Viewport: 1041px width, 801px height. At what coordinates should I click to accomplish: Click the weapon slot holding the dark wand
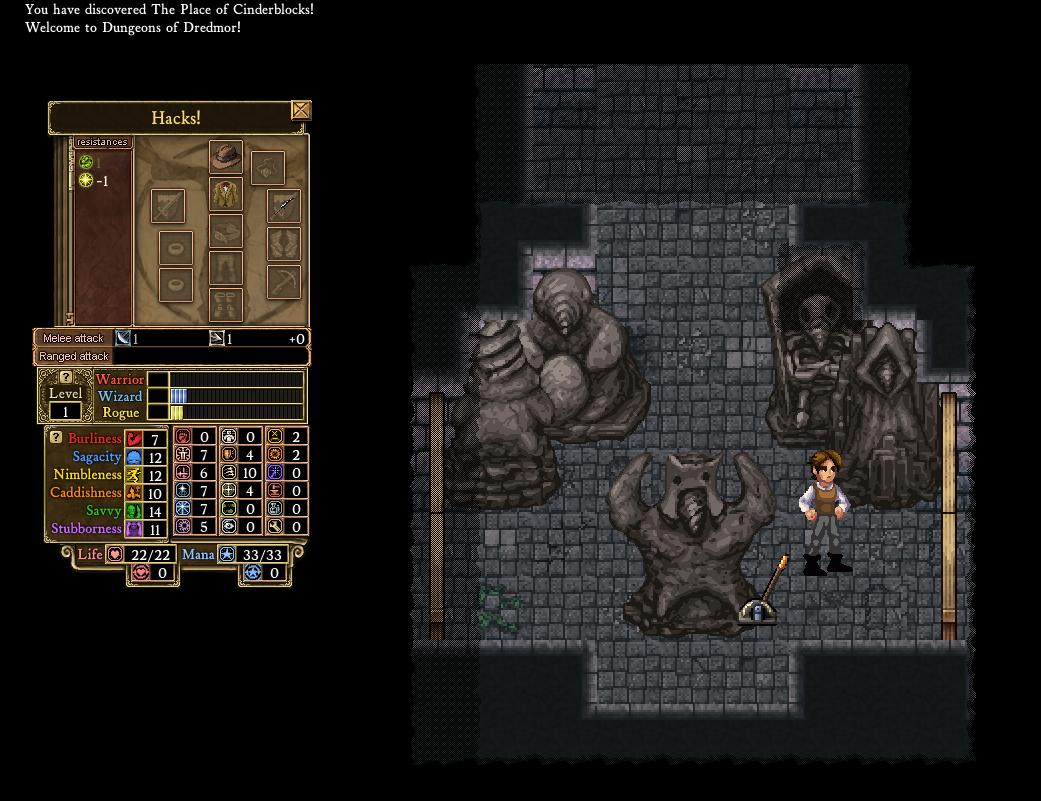[x=284, y=206]
